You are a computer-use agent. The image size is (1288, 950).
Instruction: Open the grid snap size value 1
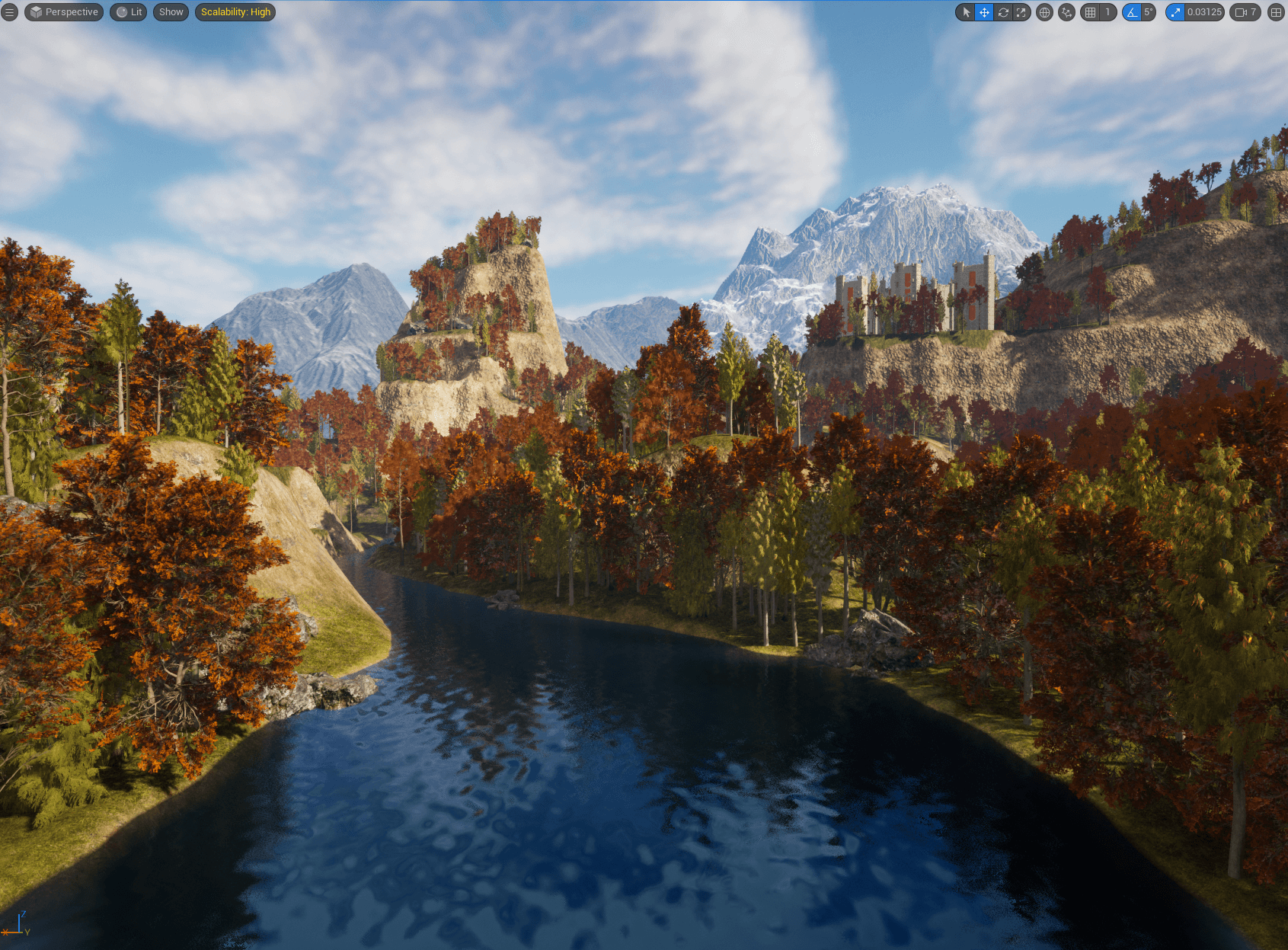tap(1107, 12)
